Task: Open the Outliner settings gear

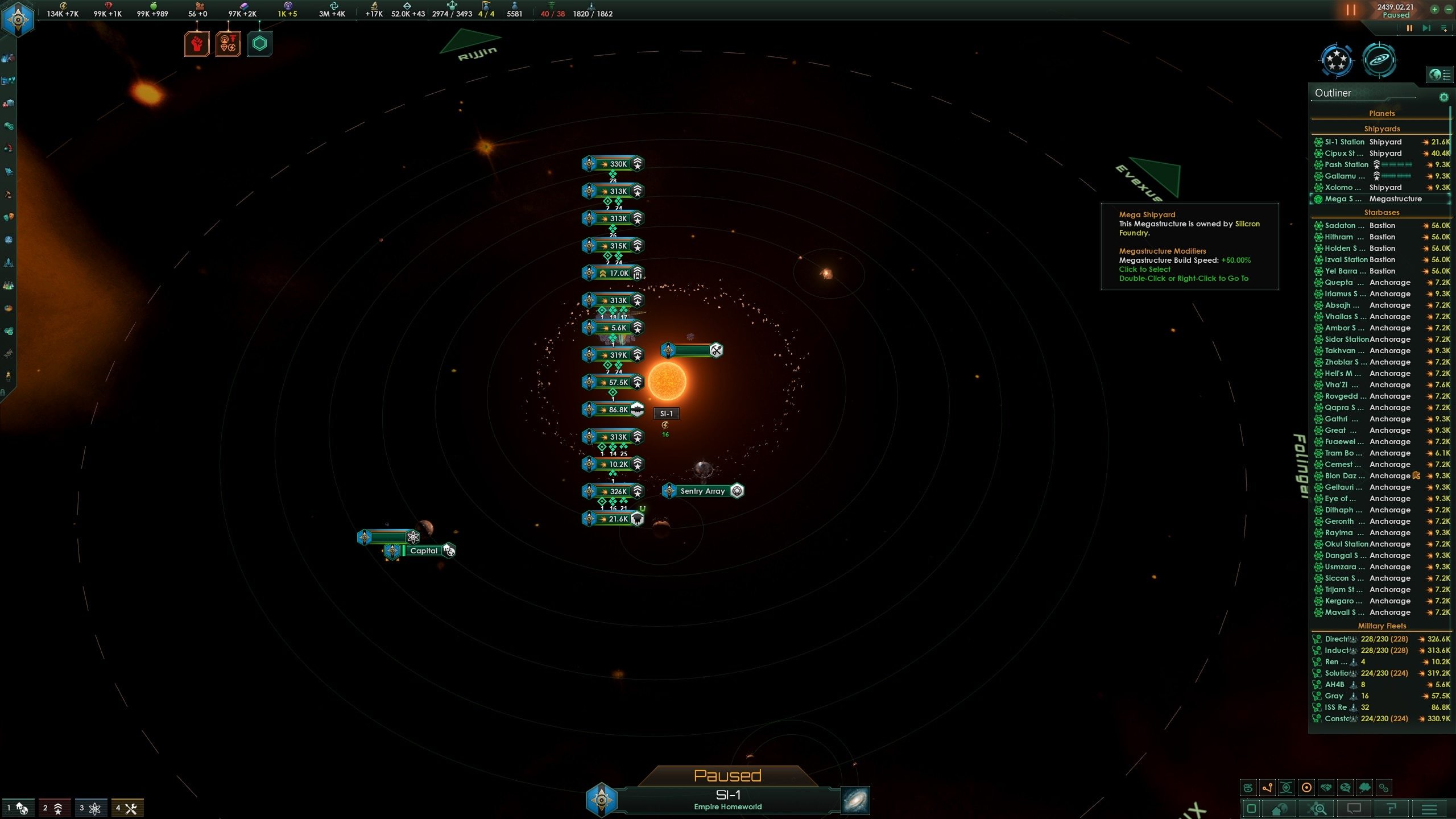Action: tap(1443, 97)
